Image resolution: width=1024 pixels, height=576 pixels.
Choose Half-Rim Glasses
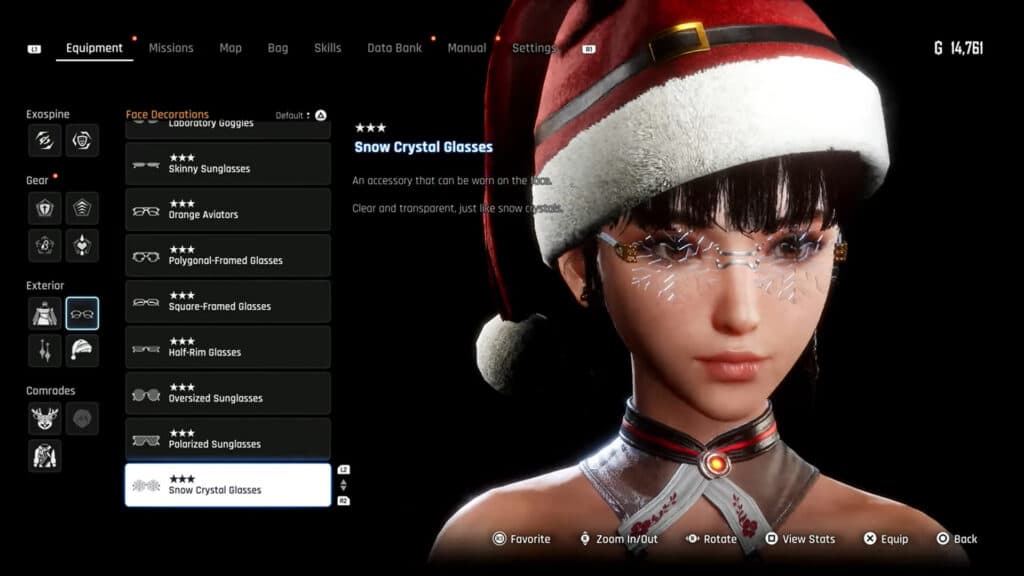click(228, 348)
